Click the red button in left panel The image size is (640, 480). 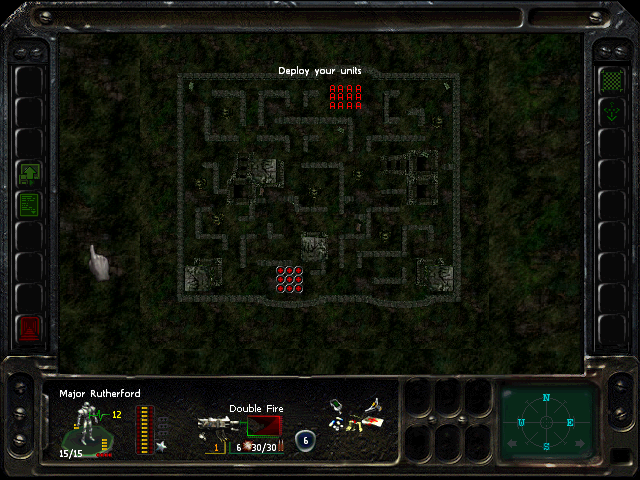pyautogui.click(x=30, y=326)
